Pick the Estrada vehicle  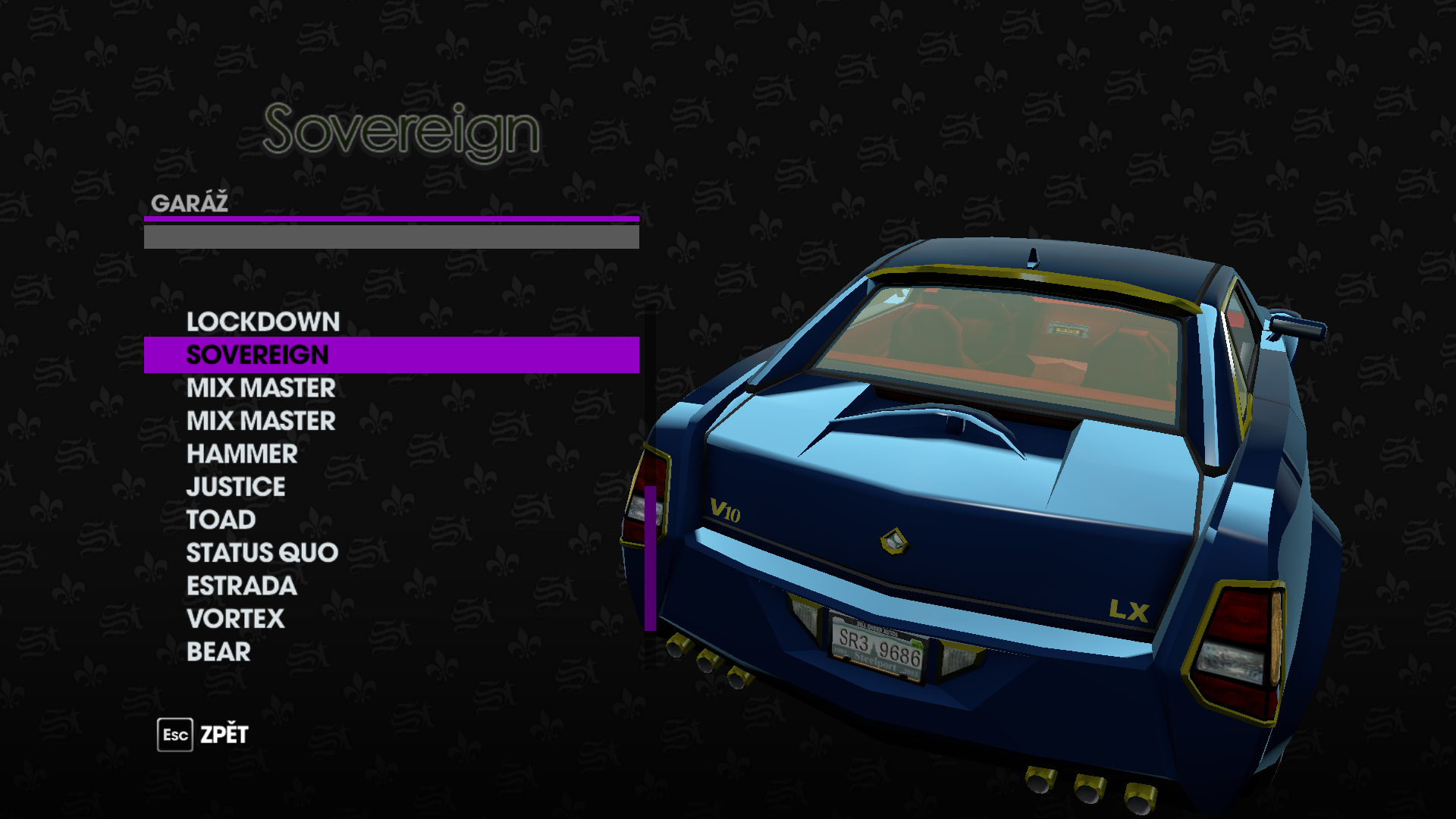pos(241,585)
